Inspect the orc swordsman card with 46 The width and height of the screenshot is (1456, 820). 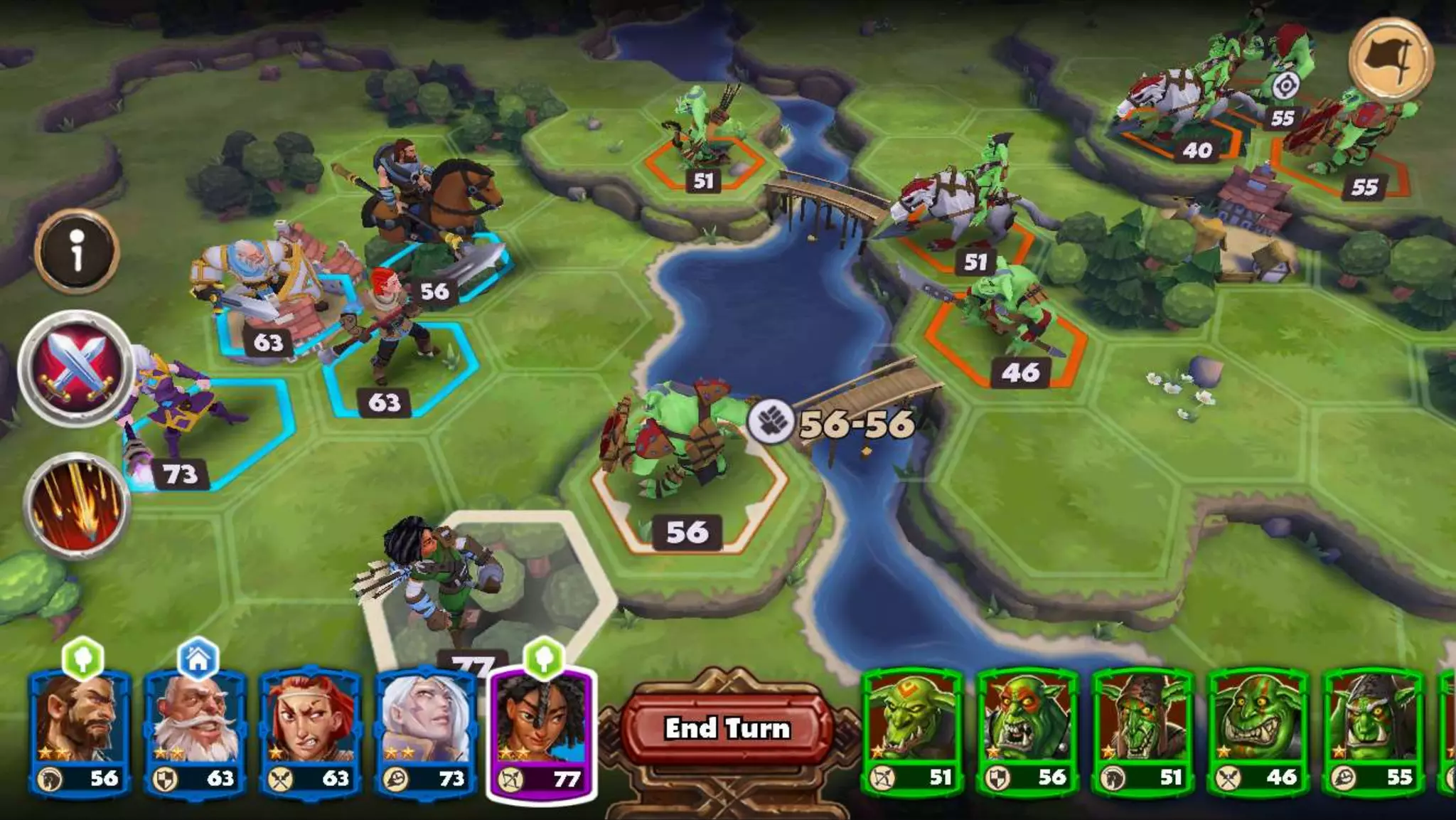point(1258,733)
